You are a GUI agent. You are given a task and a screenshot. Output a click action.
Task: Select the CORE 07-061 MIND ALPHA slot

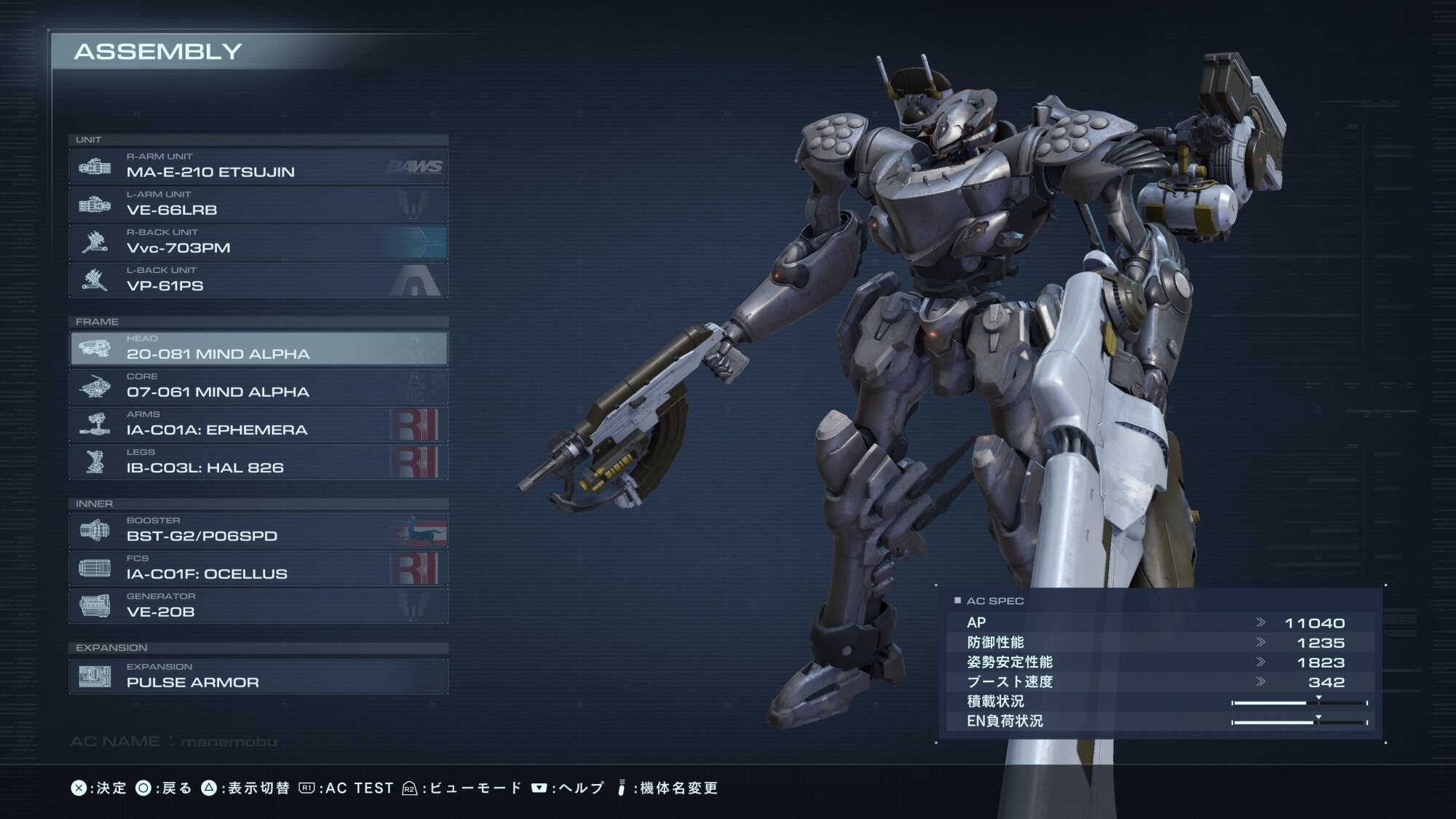point(258,387)
